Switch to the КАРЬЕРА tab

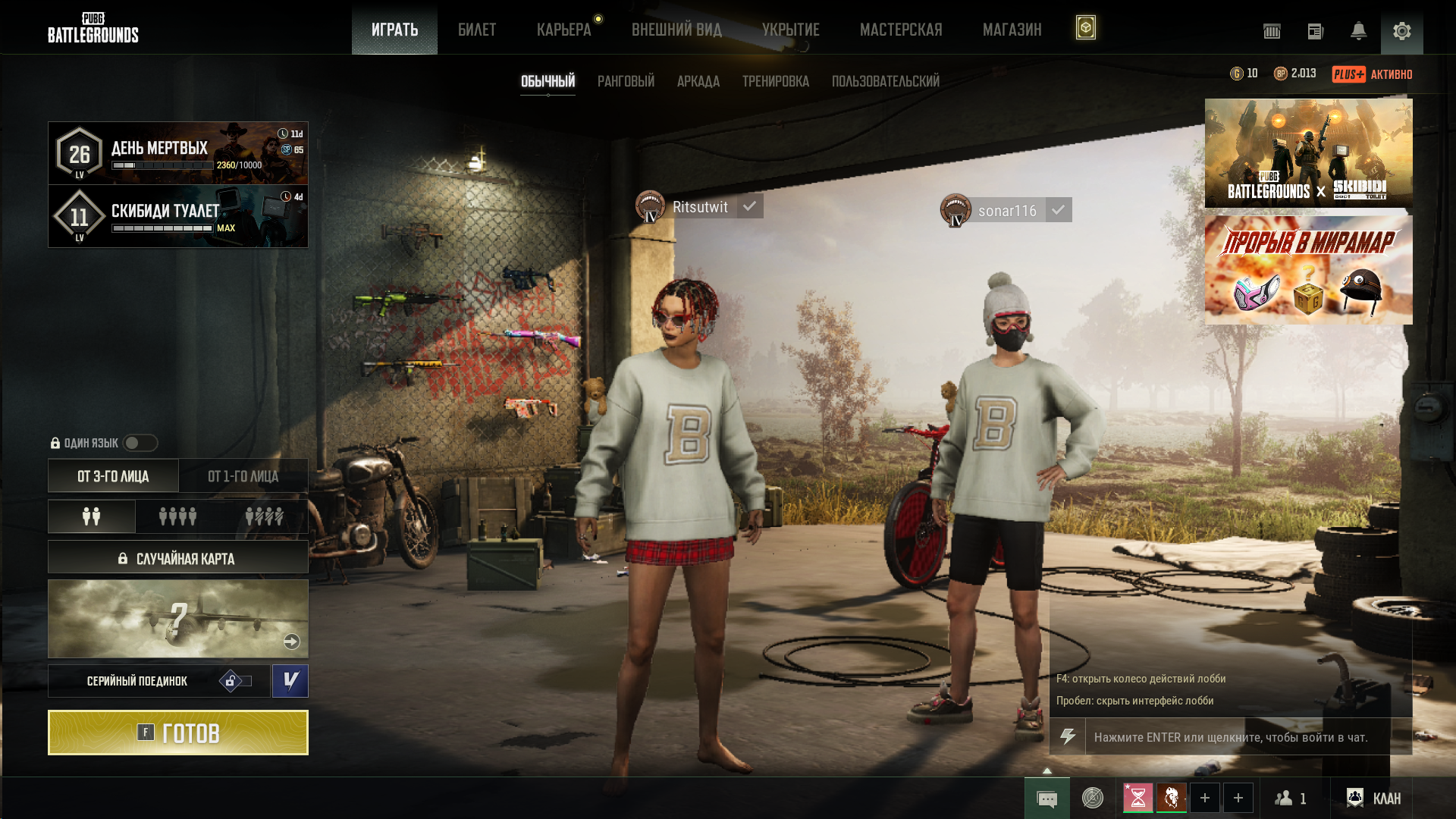click(x=563, y=30)
